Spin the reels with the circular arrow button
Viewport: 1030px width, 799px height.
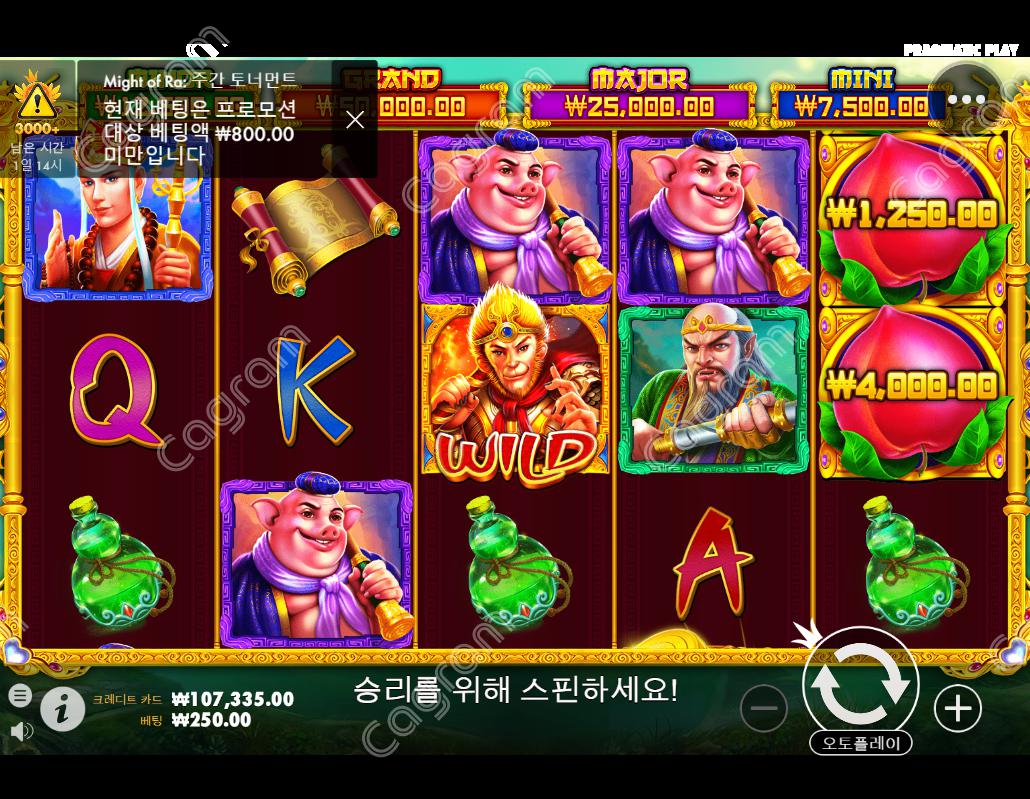[860, 685]
